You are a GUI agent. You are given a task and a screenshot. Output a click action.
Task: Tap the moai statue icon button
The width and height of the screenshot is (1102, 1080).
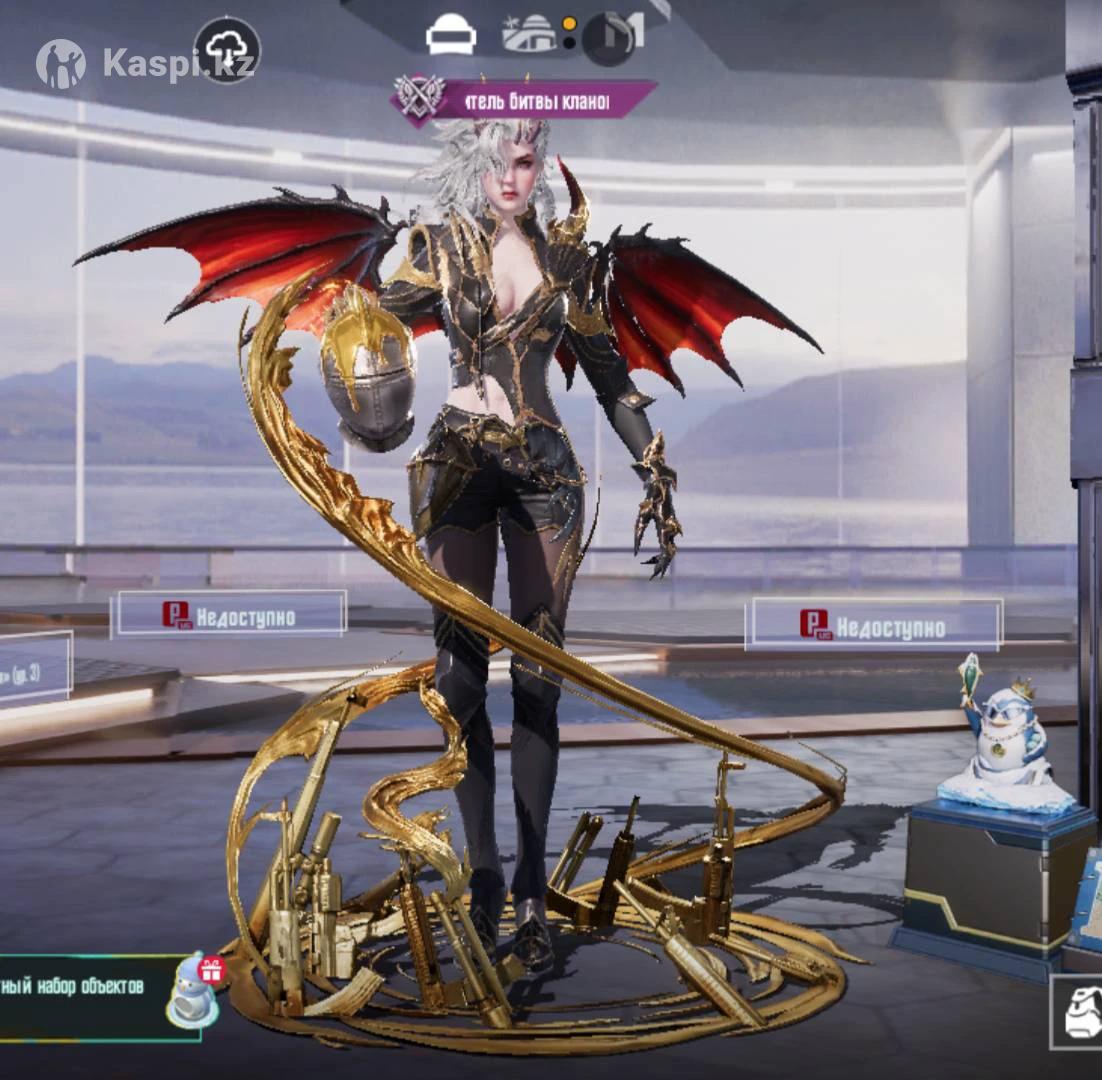pos(1079,1014)
